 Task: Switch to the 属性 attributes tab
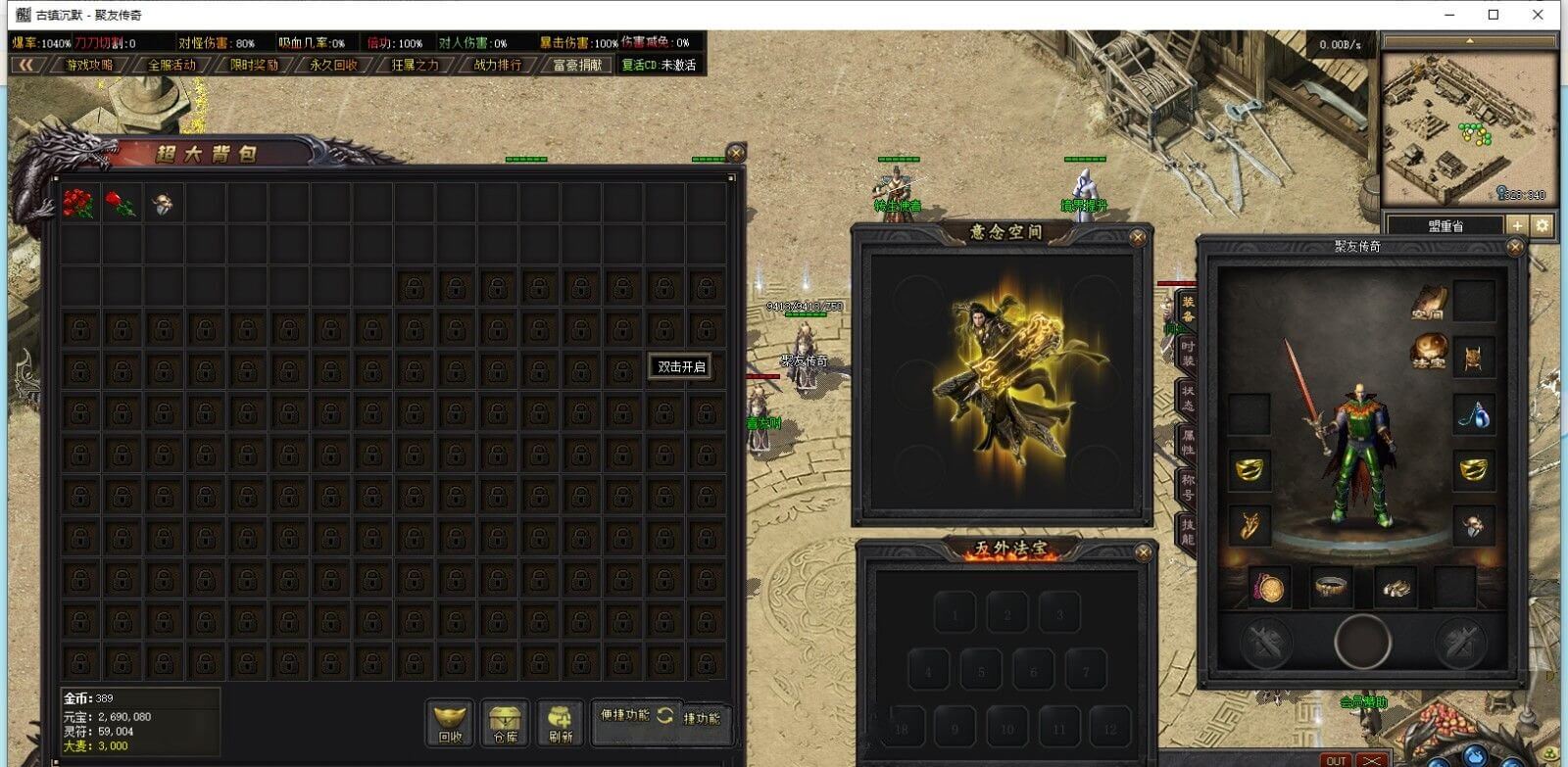pyautogui.click(x=1187, y=443)
